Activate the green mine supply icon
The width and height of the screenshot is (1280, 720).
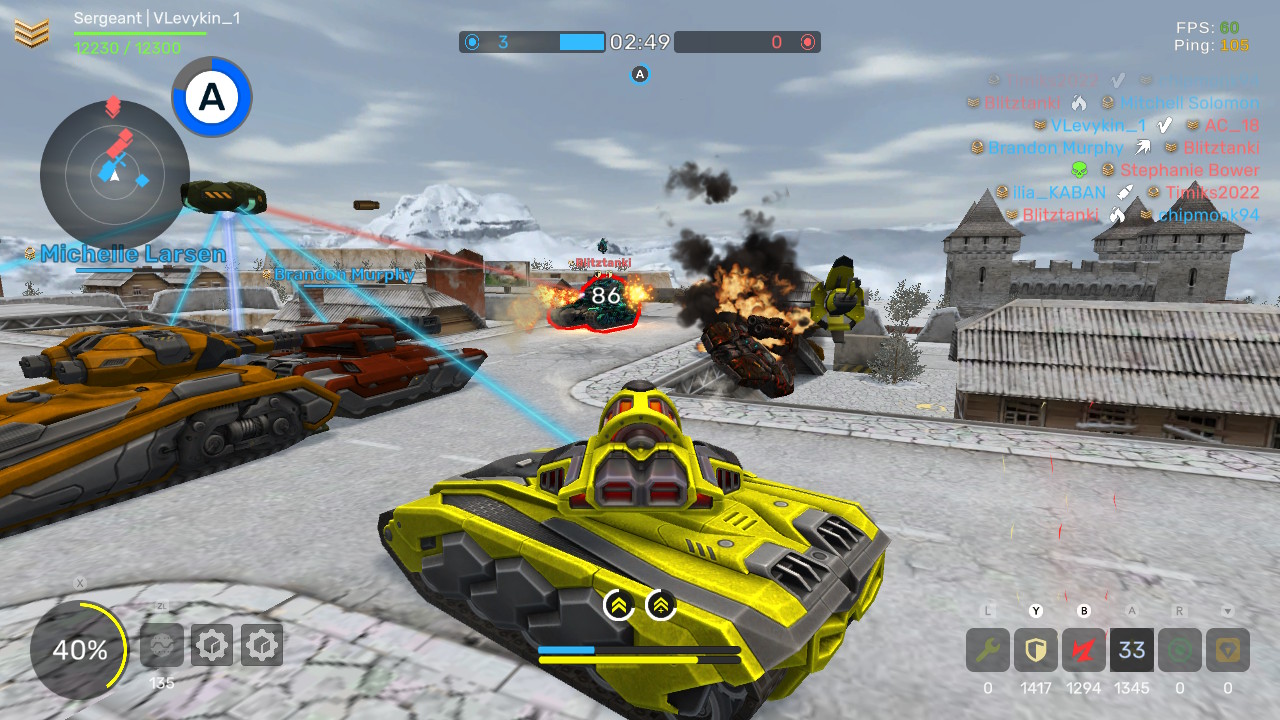click(1179, 649)
